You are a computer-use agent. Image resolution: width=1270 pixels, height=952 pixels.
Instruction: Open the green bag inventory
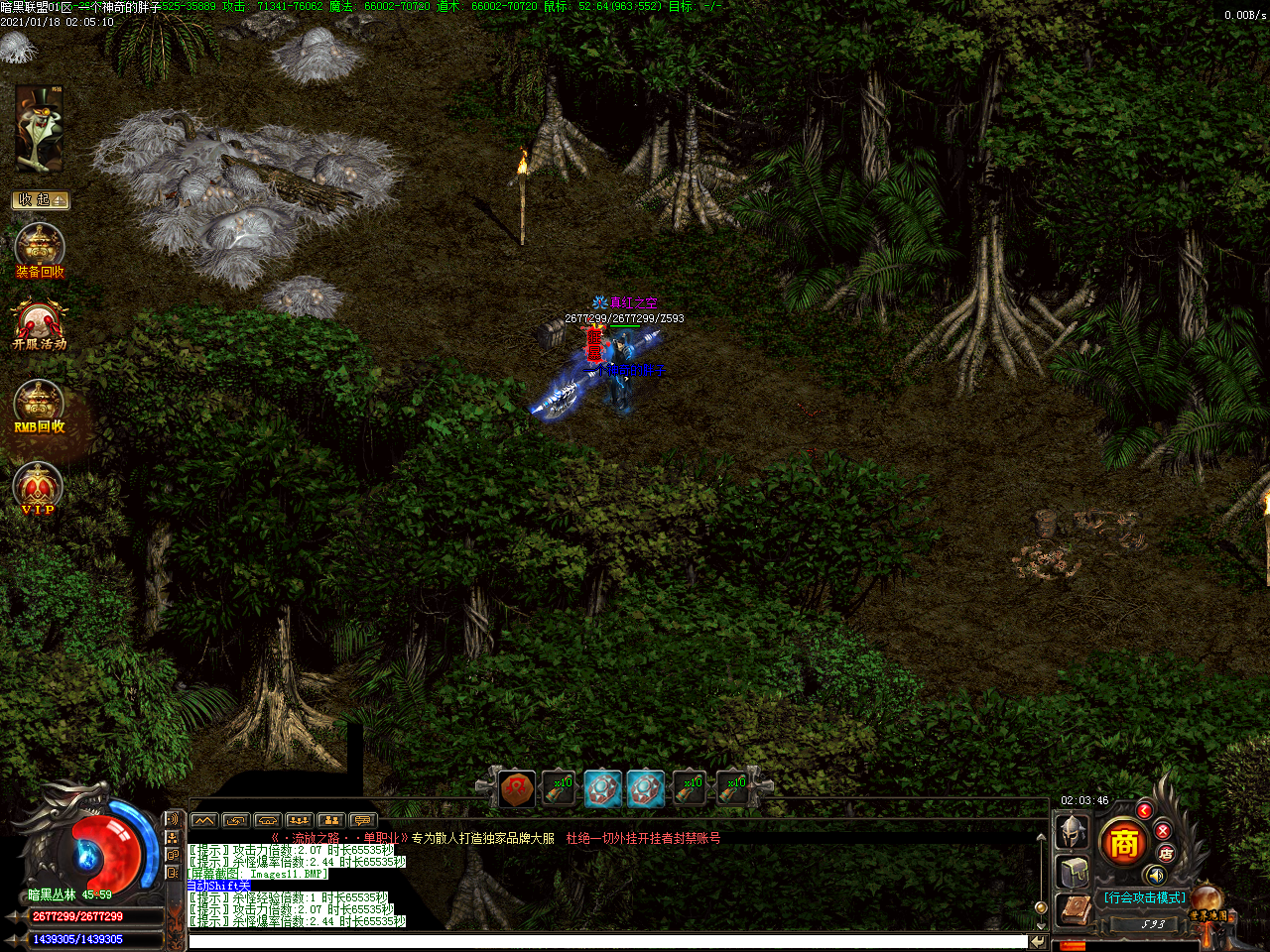point(1074,873)
